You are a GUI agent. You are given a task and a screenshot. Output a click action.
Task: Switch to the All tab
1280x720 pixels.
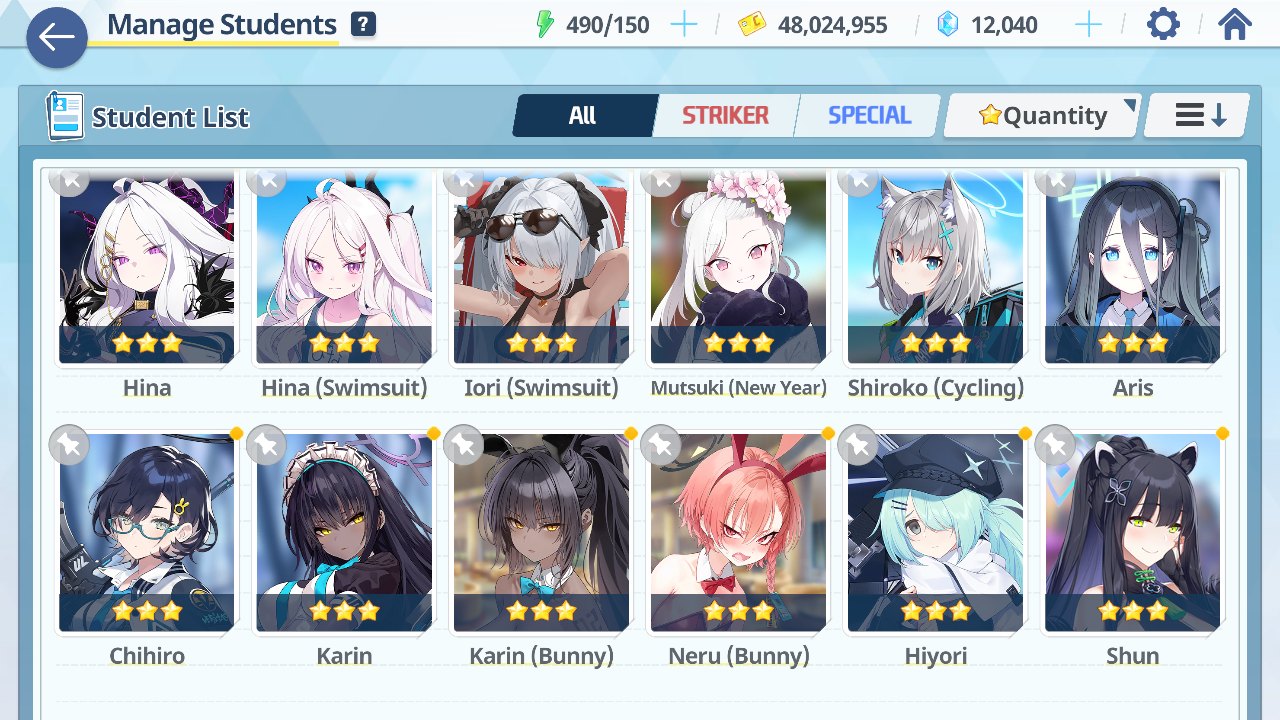(x=583, y=116)
